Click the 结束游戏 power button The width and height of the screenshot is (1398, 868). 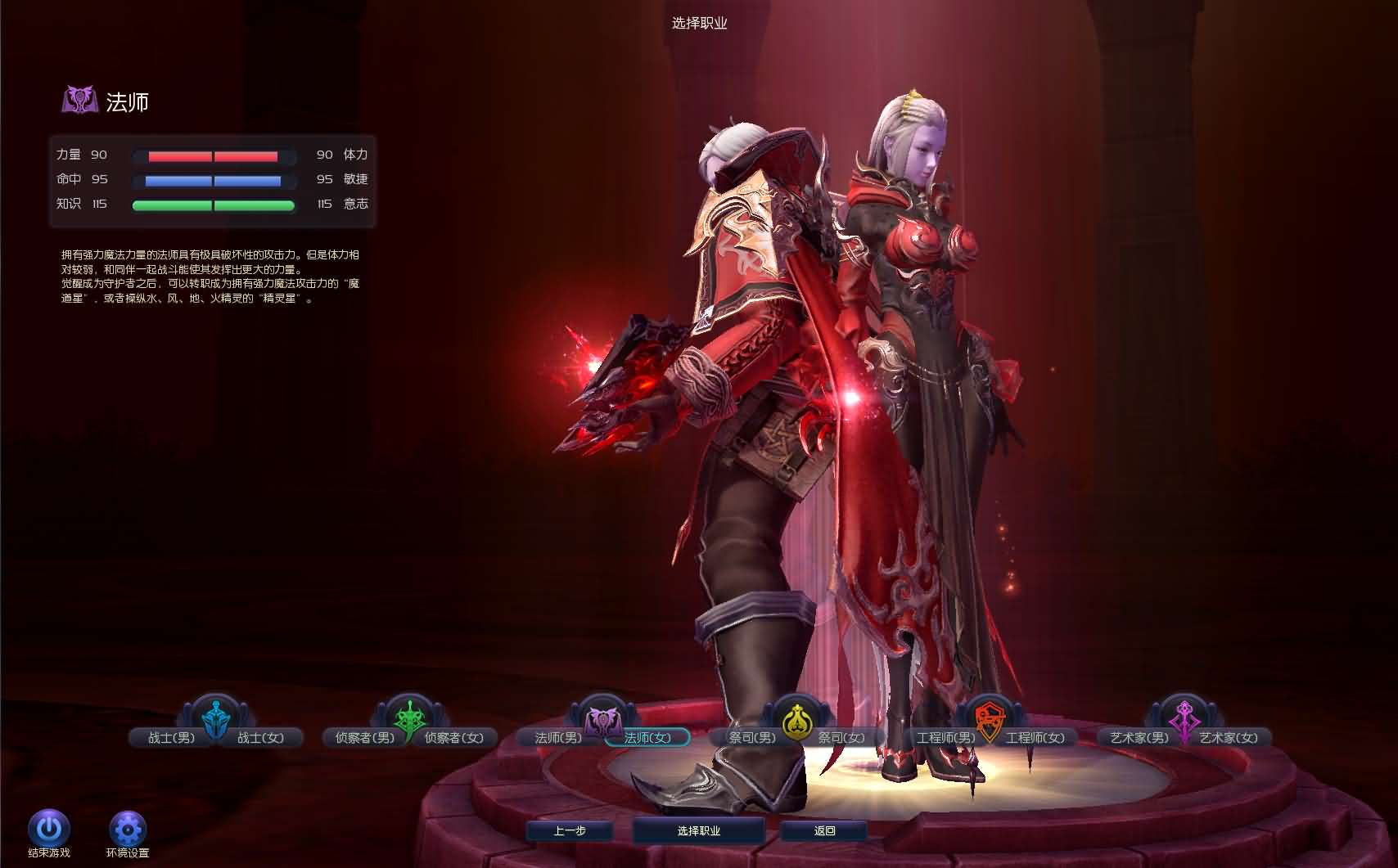pyautogui.click(x=49, y=829)
